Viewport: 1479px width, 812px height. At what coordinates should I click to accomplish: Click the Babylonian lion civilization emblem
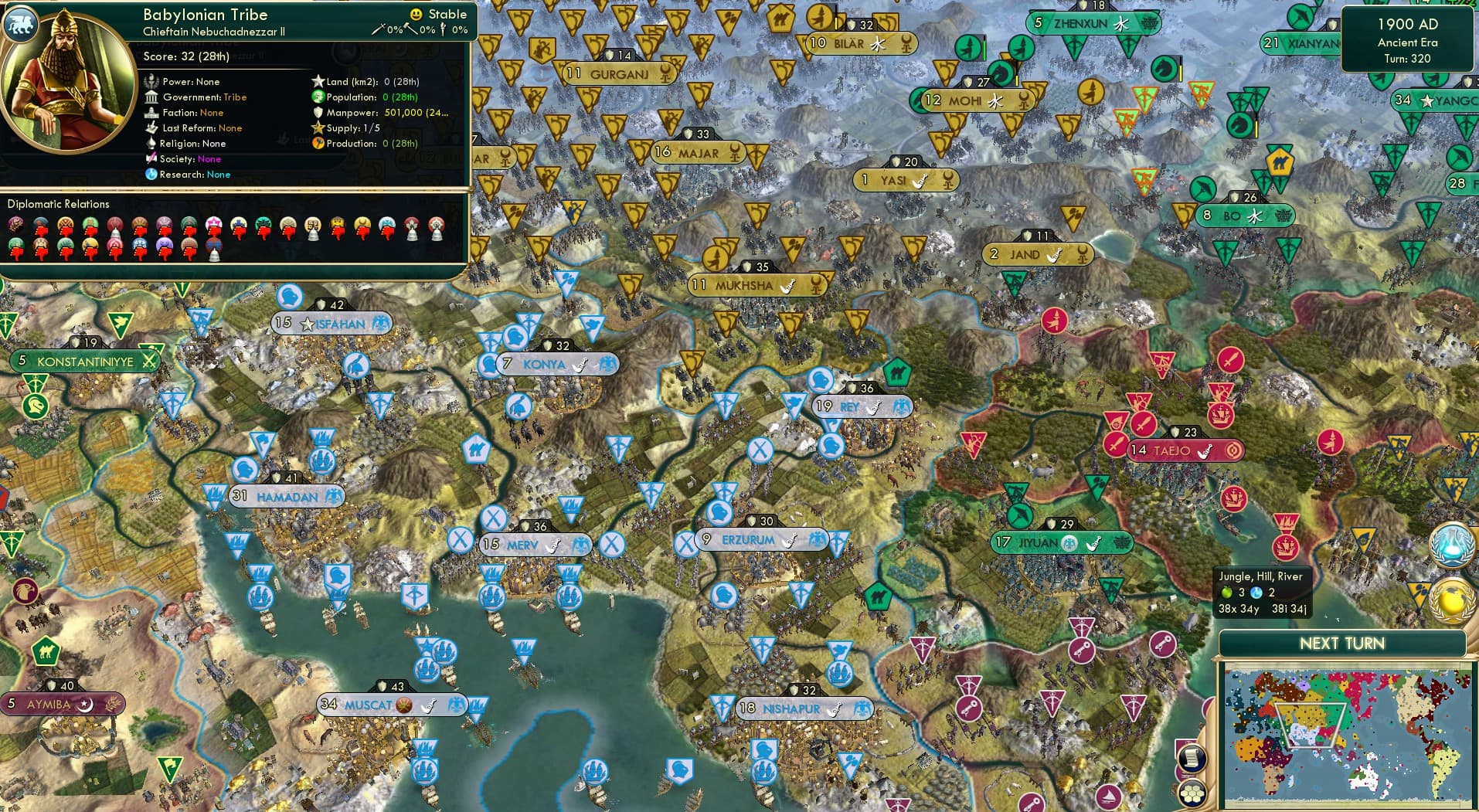[22, 25]
